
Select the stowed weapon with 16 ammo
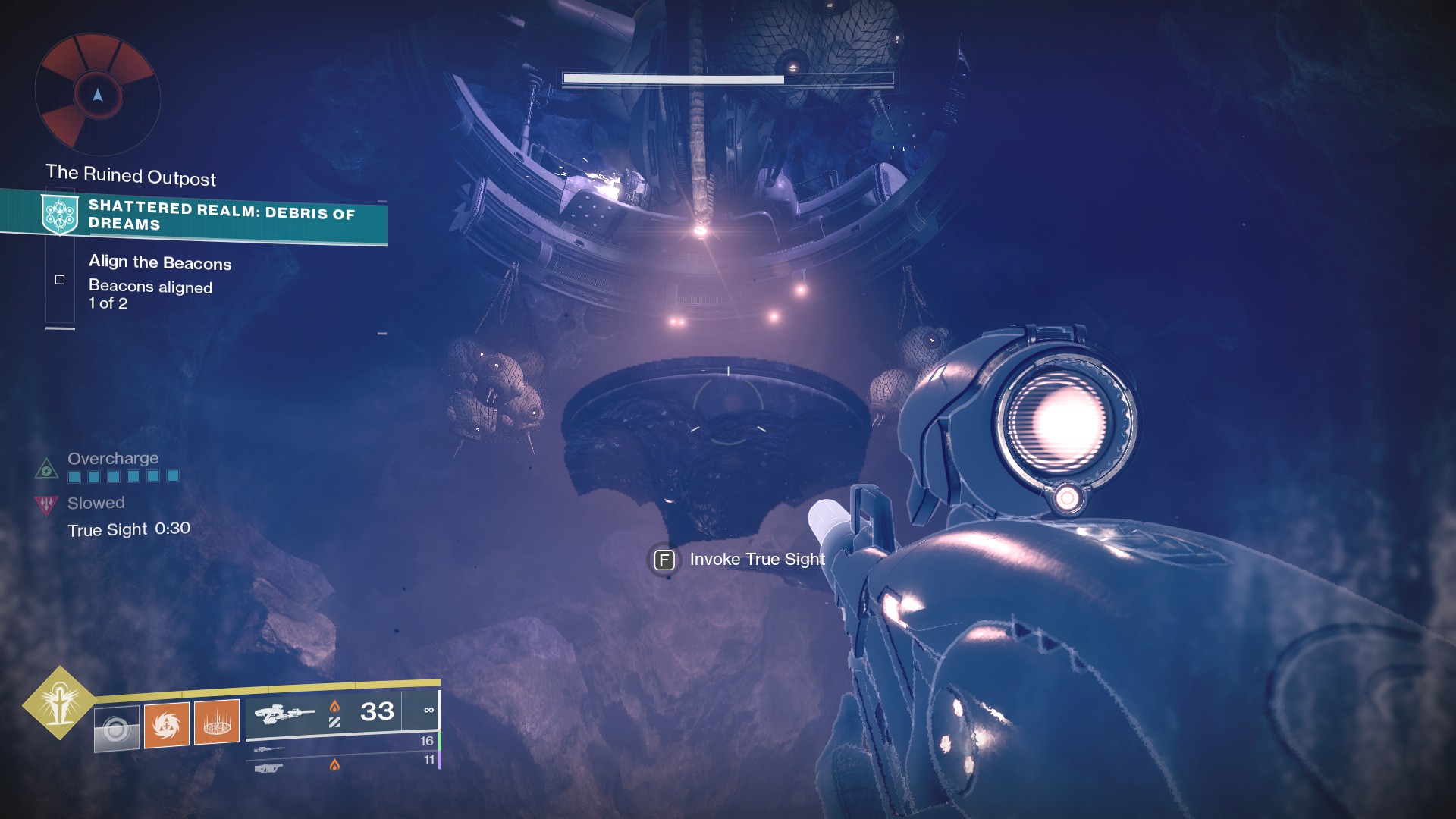[270, 749]
